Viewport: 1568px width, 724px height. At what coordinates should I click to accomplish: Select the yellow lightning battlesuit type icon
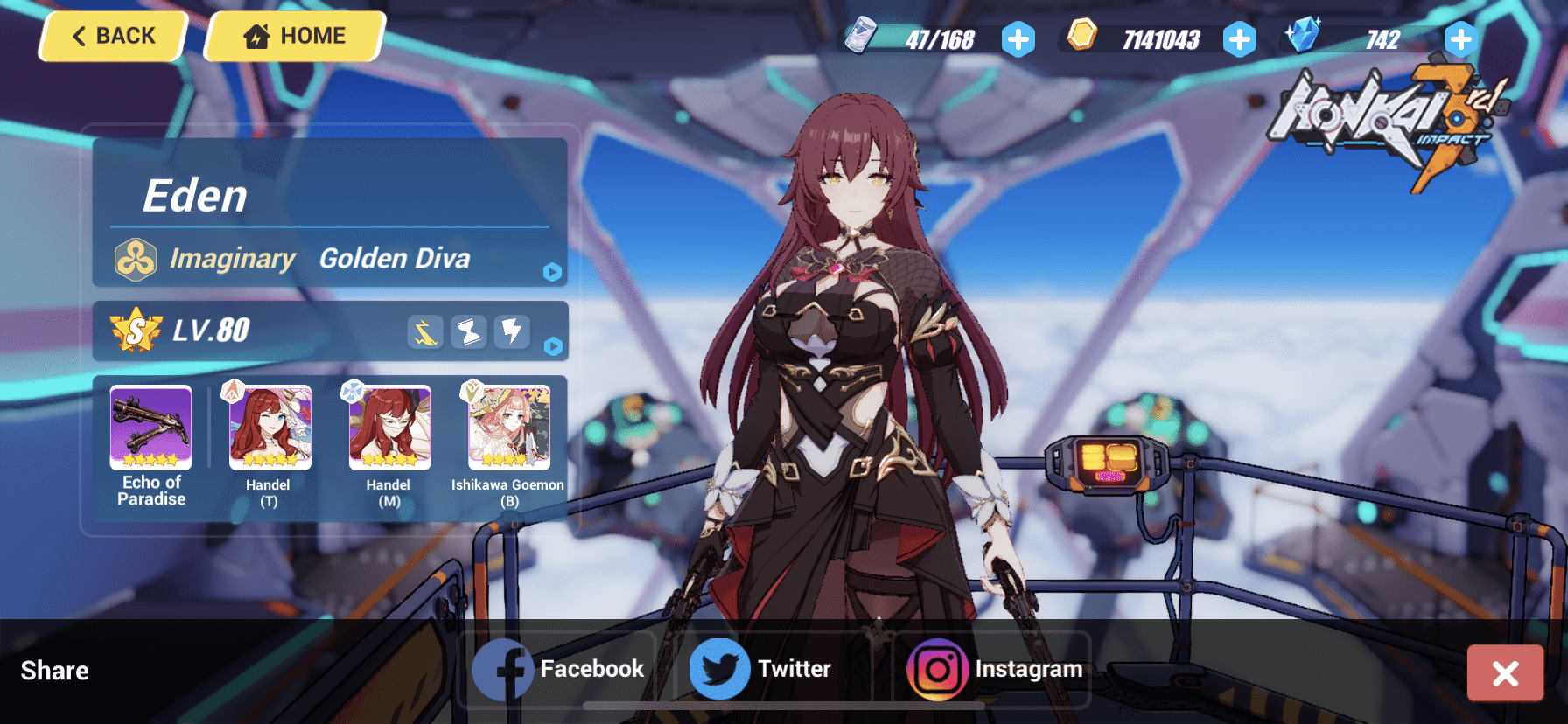pos(425,332)
